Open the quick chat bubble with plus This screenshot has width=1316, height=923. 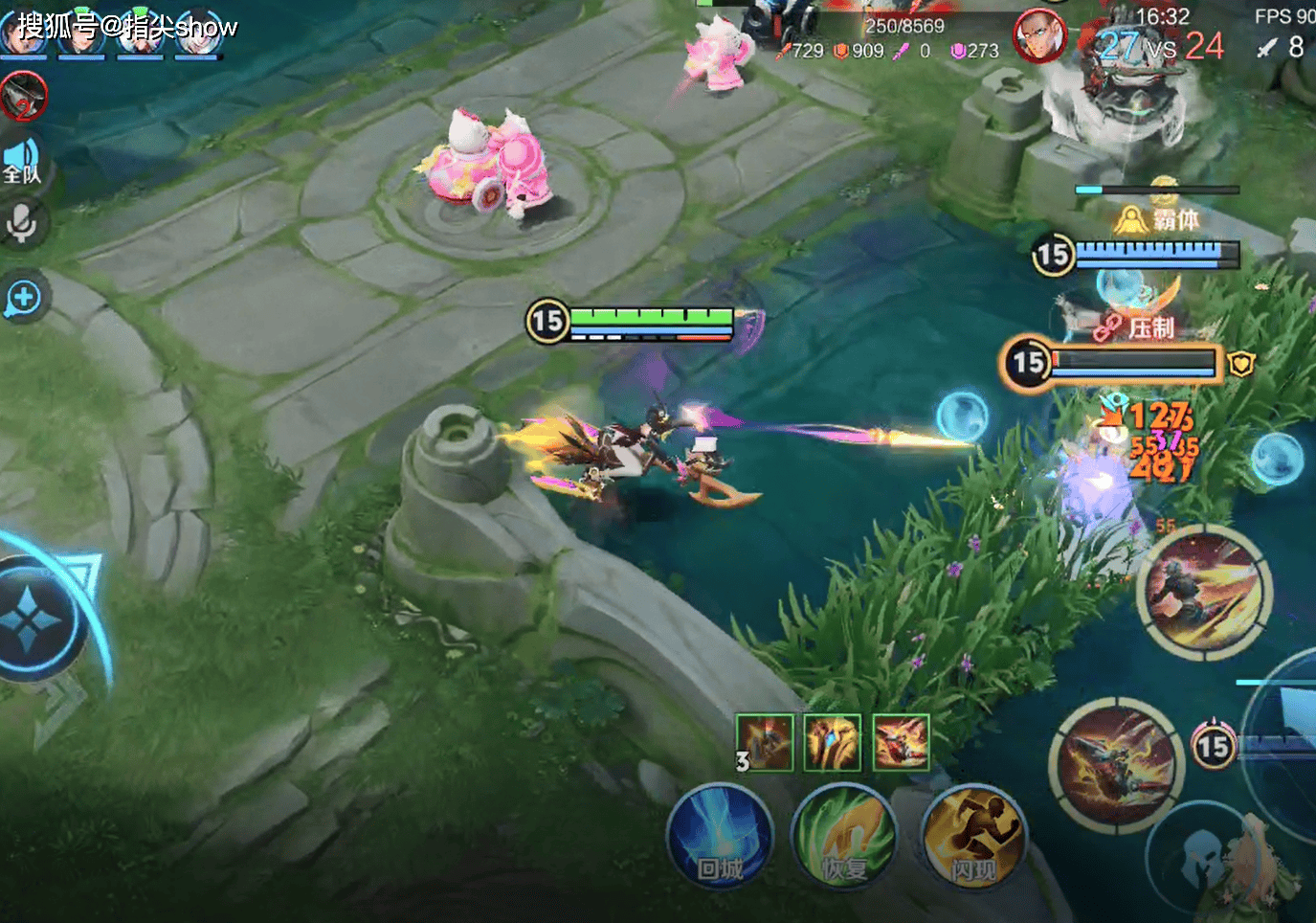coord(23,298)
